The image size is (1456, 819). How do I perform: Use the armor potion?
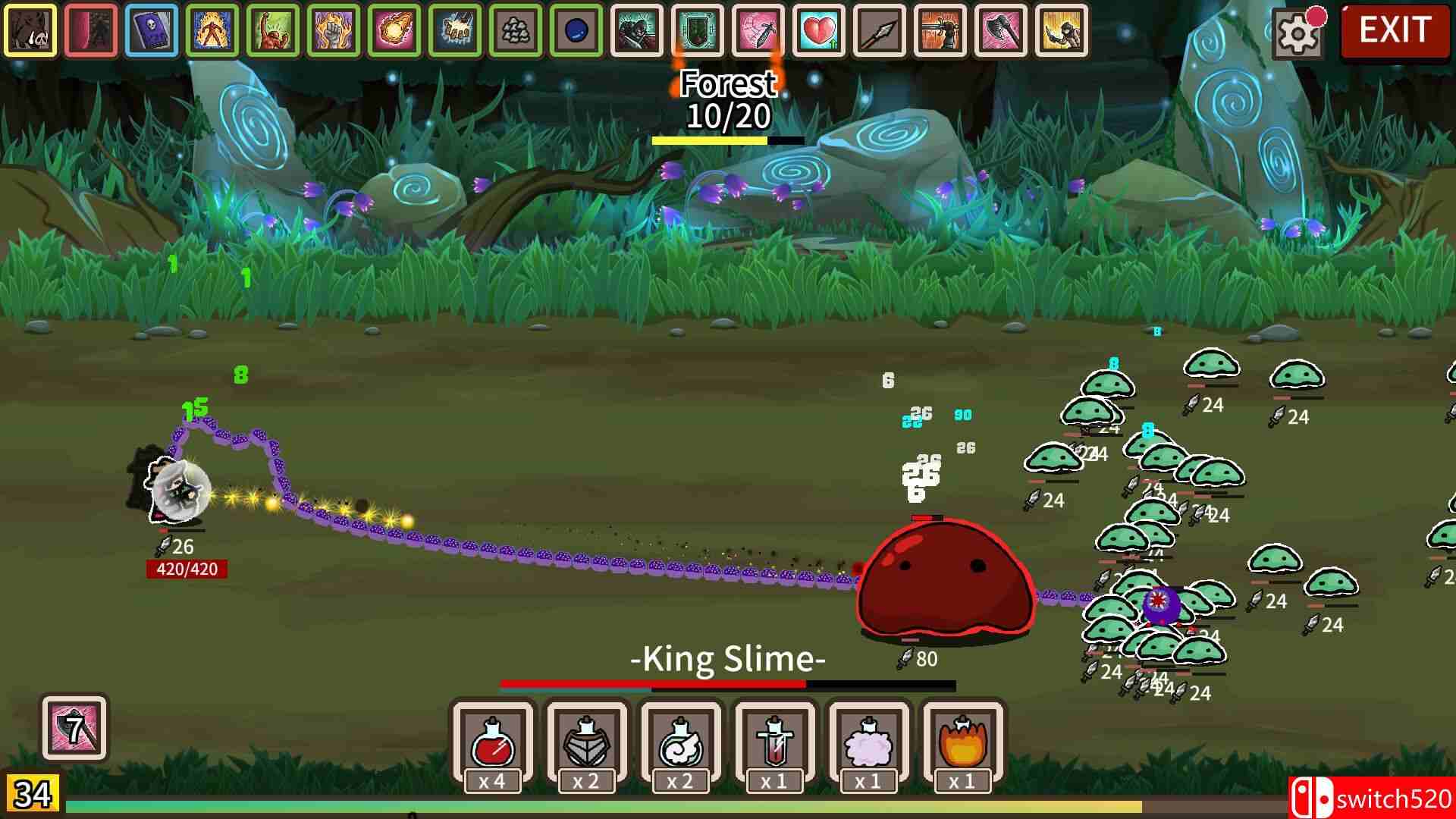[587, 743]
